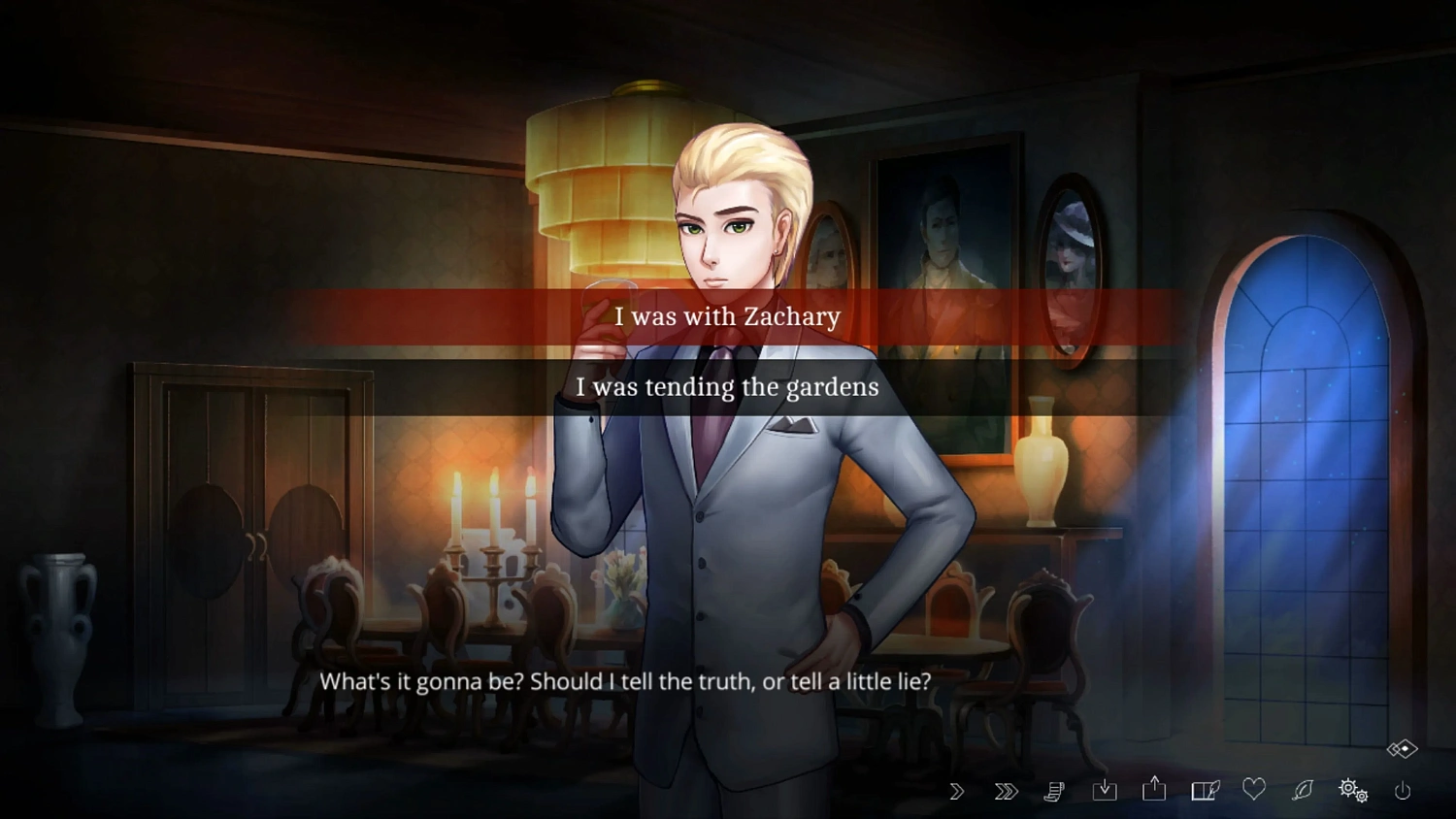View relationships via the heart icon
The height and width of the screenshot is (819, 1456).
(x=1253, y=791)
